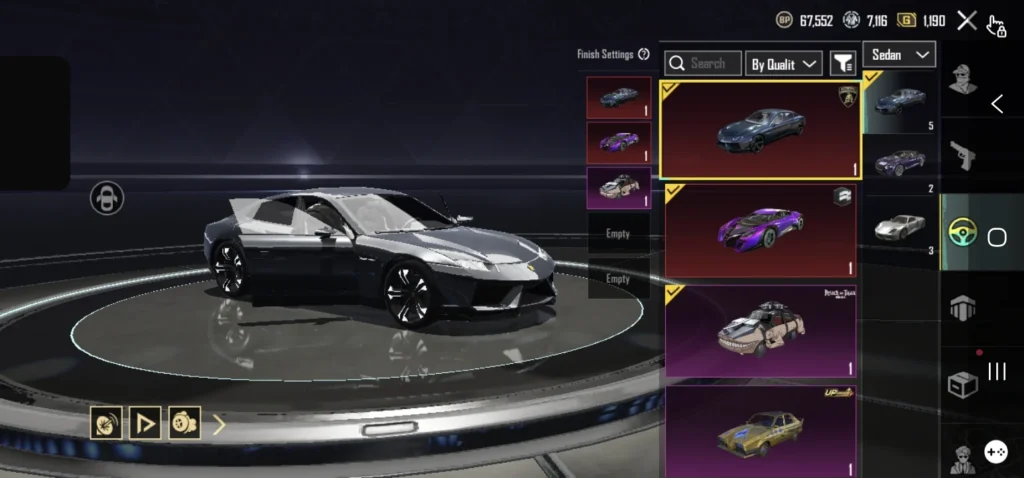Image resolution: width=1024 pixels, height=478 pixels.
Task: Select the dark blue Lamborghini sedan skin
Action: [760, 130]
